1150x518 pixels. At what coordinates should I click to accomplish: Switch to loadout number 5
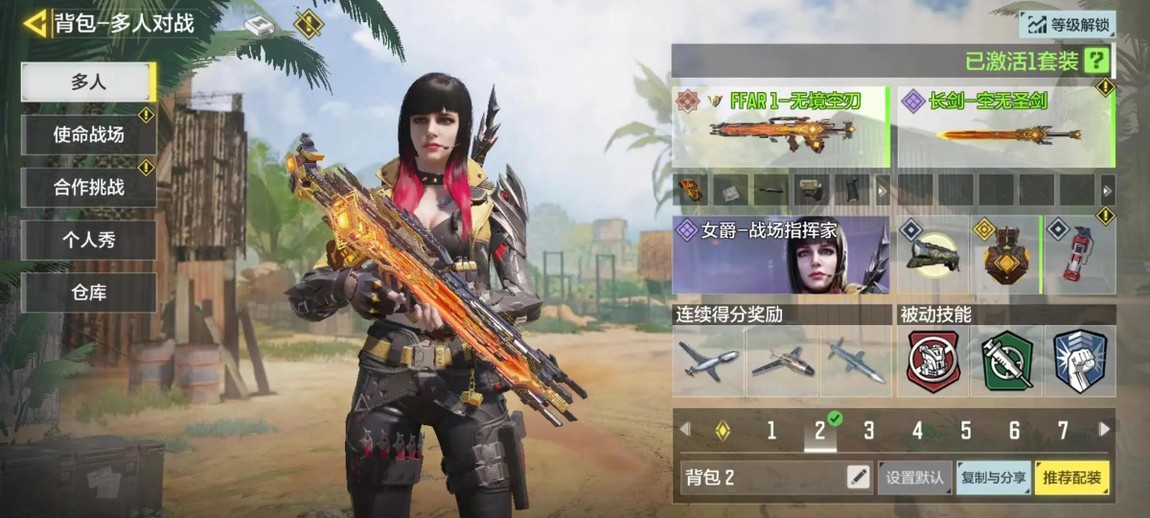[965, 431]
